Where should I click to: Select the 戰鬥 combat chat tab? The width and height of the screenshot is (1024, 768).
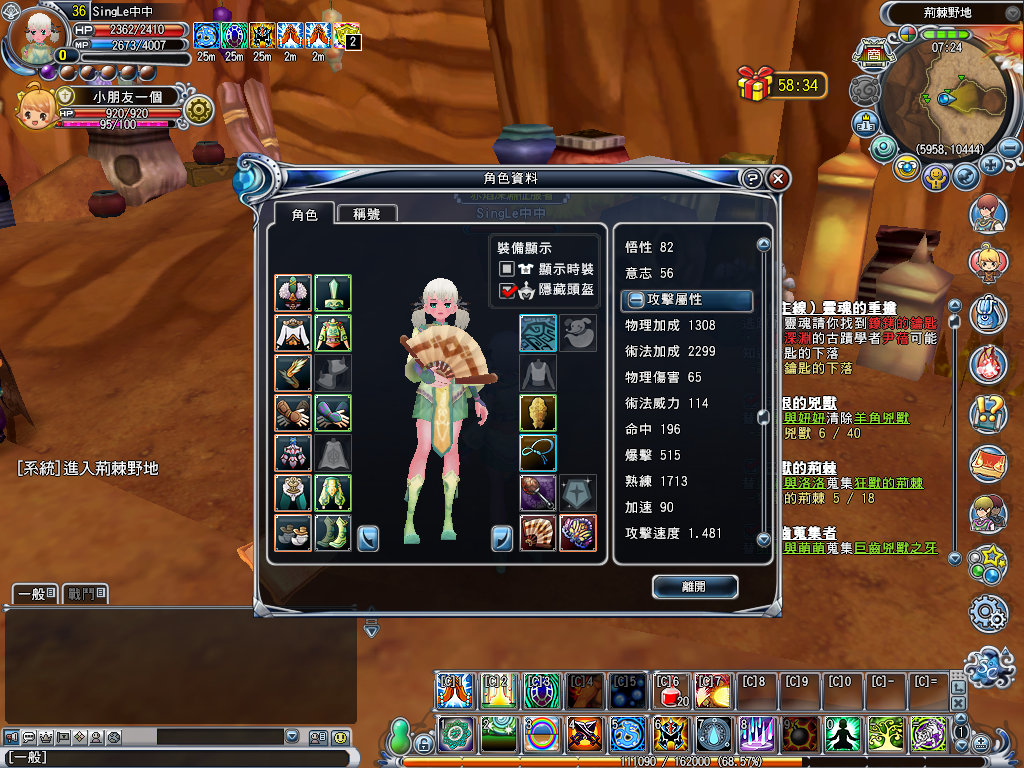[85, 594]
